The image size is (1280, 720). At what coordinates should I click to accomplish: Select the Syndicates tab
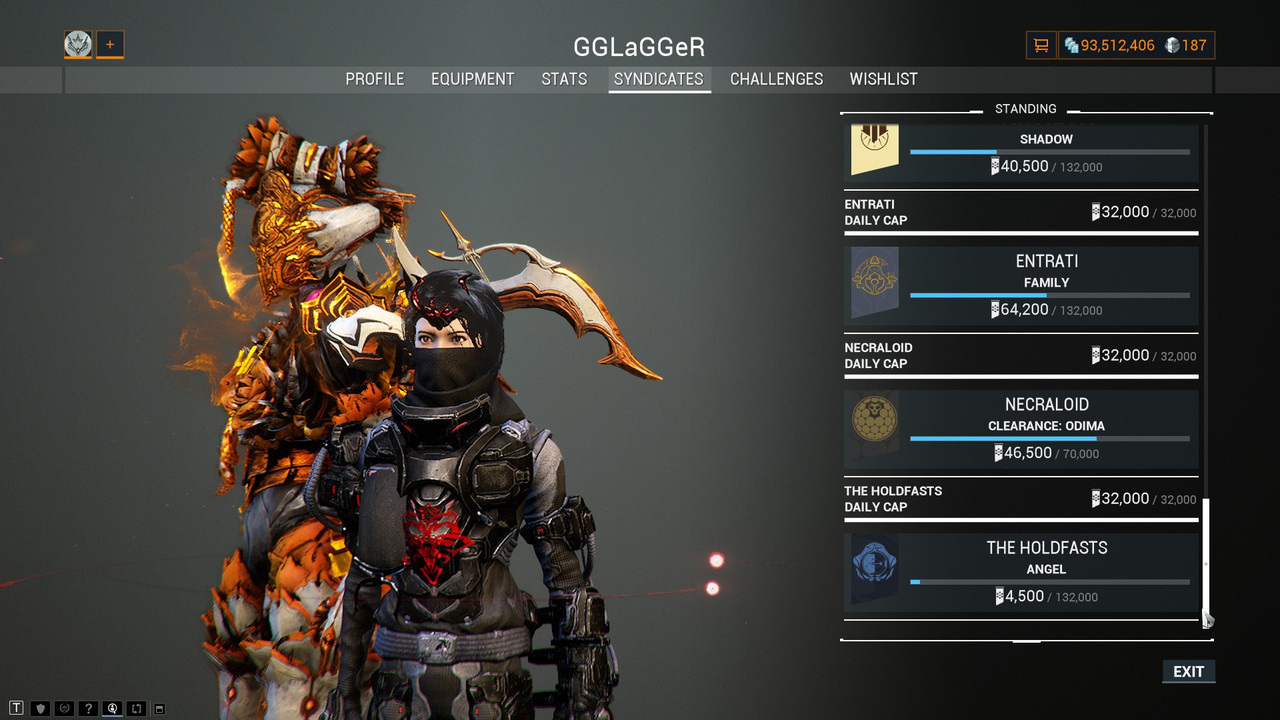tap(659, 79)
